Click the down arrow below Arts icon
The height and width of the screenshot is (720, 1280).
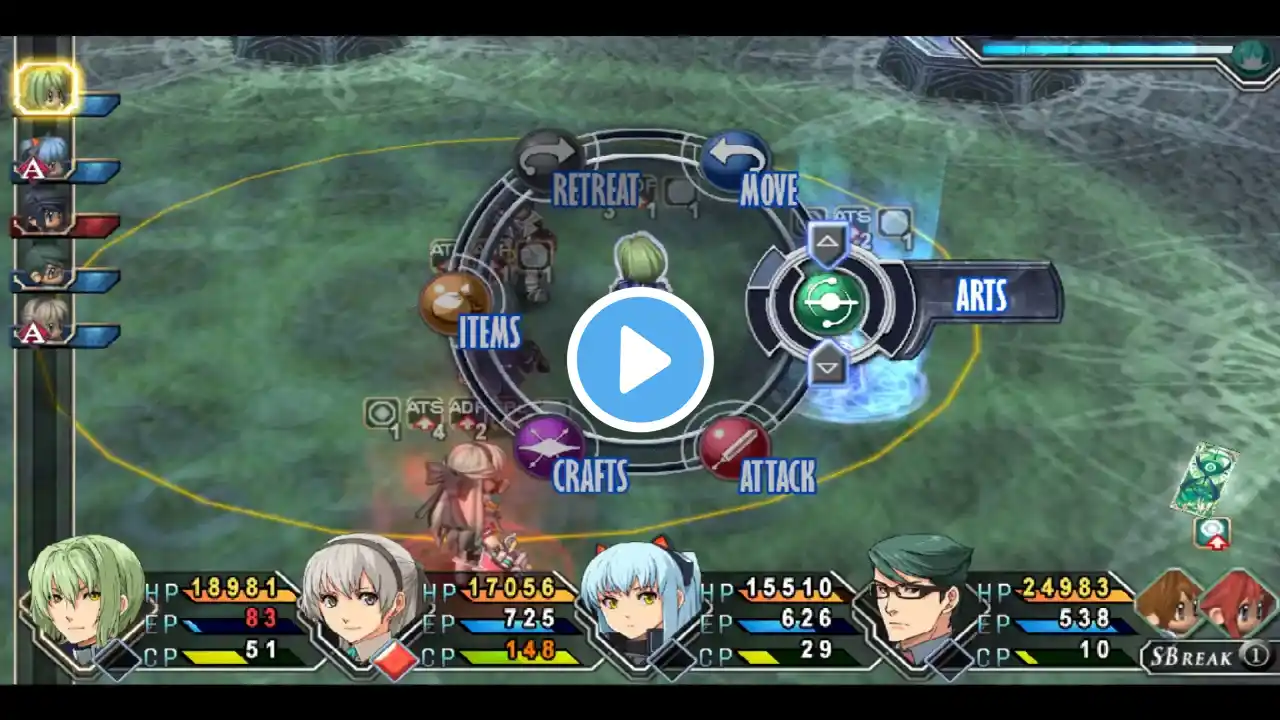pyautogui.click(x=828, y=367)
